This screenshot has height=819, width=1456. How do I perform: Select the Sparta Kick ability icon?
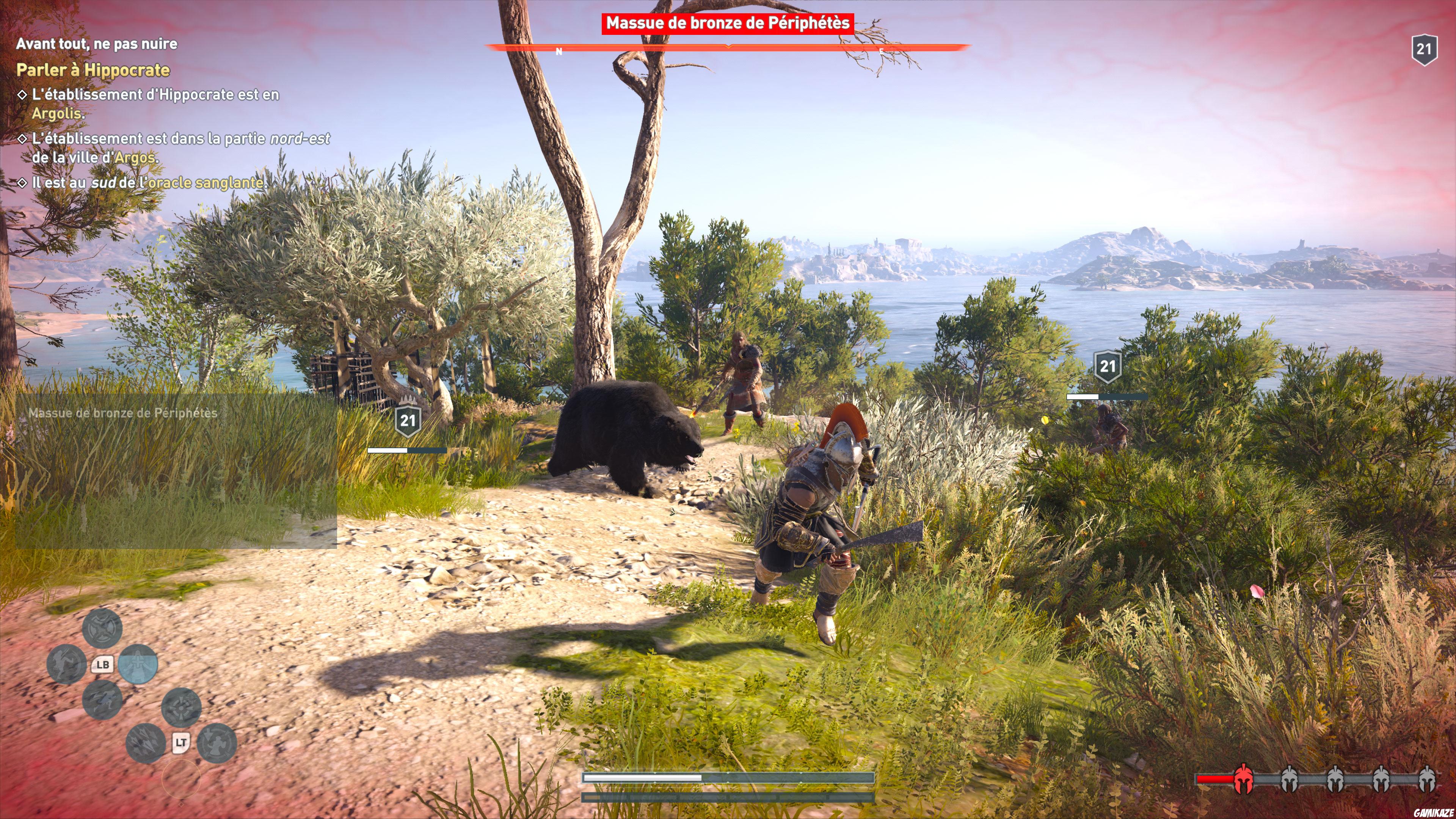(x=67, y=665)
